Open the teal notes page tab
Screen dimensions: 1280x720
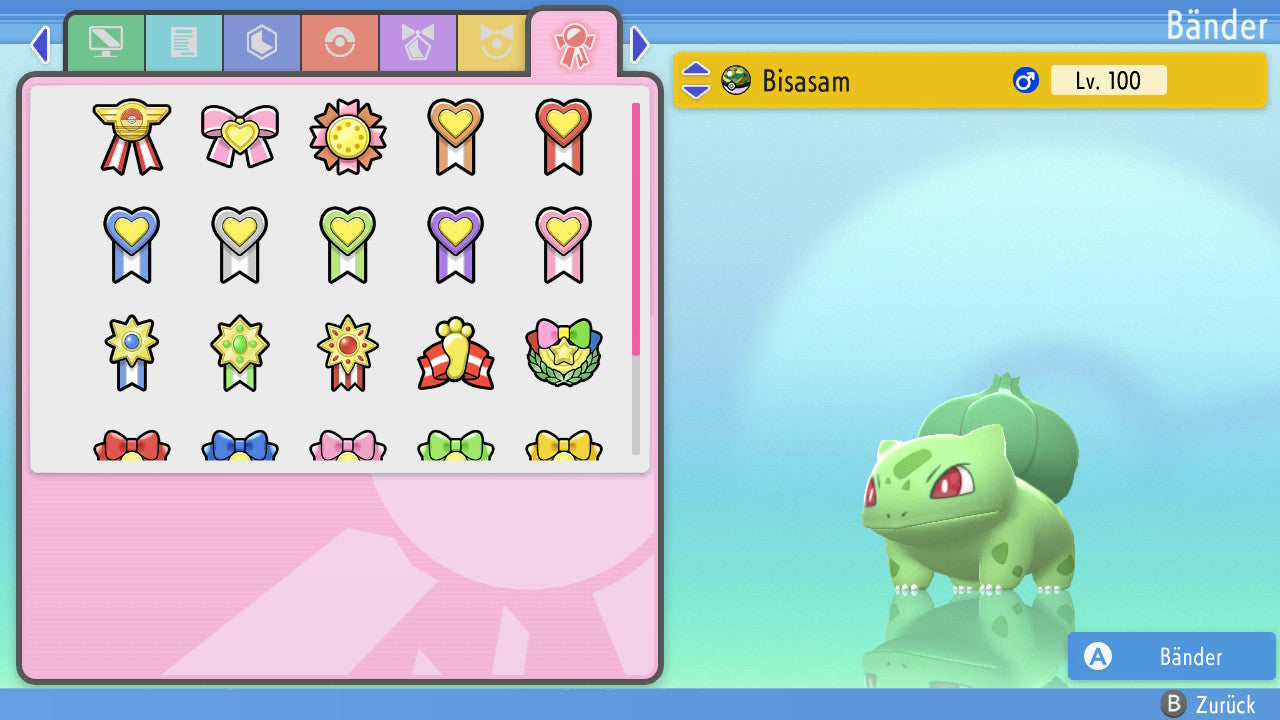(183, 43)
